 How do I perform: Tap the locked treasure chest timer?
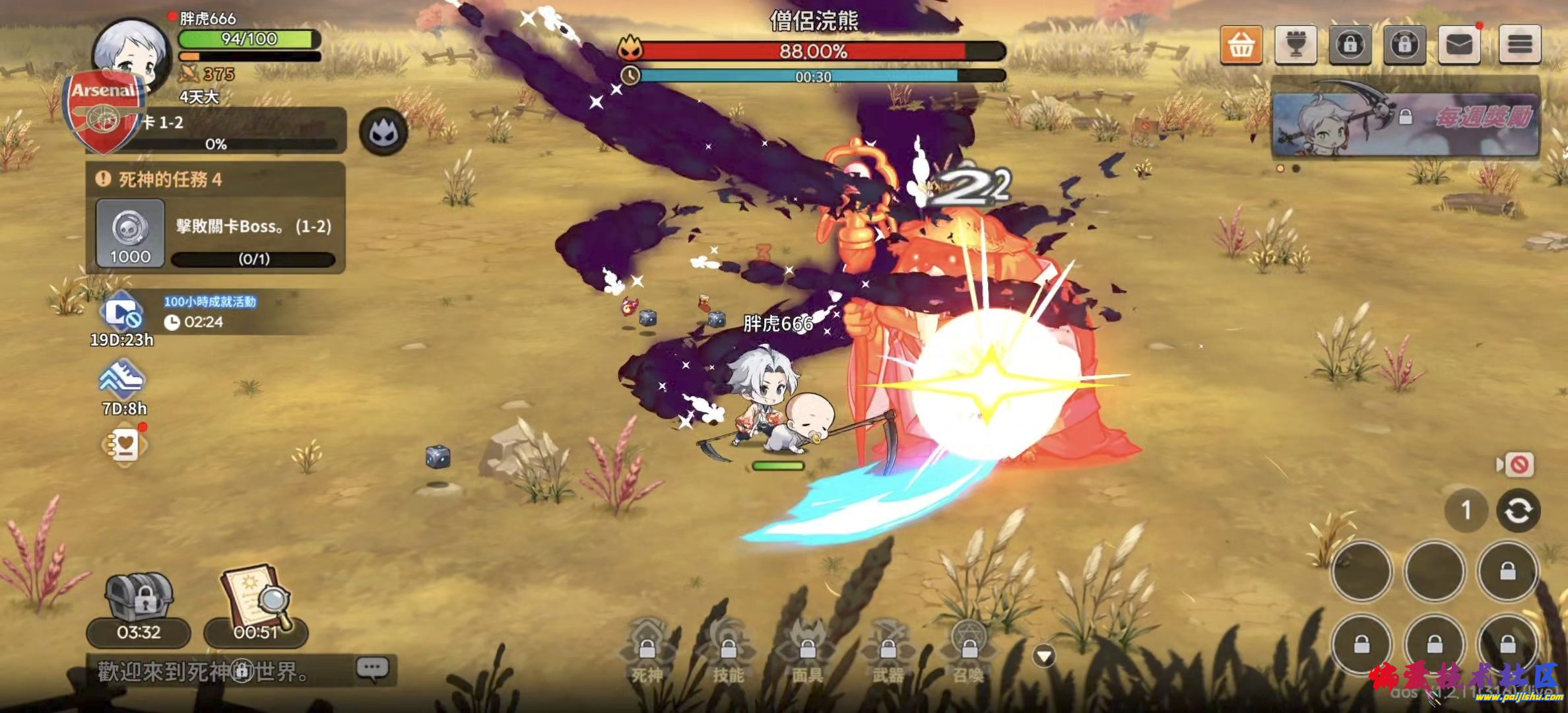139,608
